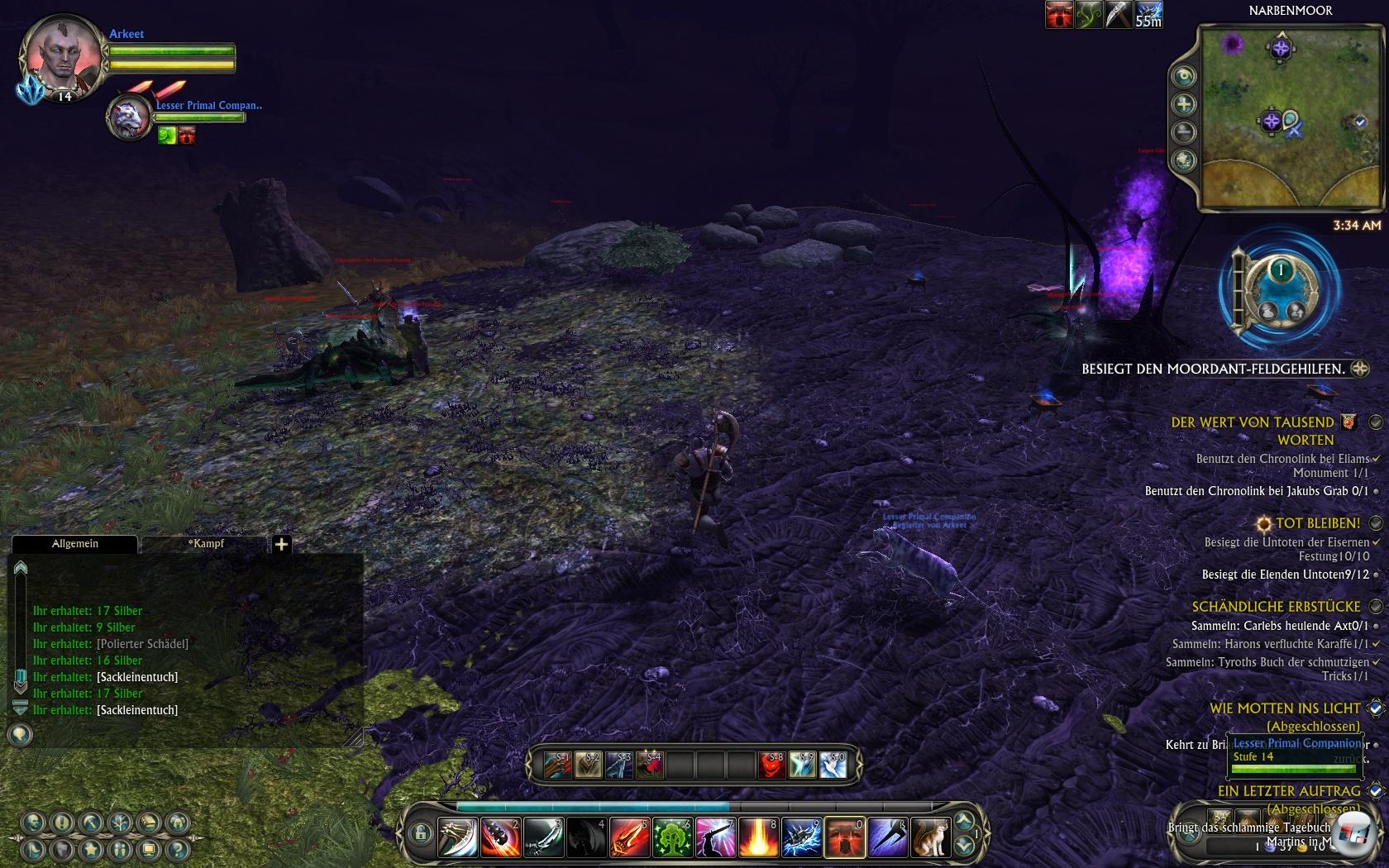Viewport: 1389px width, 868px height.
Task: Activate the red demon face S-8 skill
Action: point(771,765)
